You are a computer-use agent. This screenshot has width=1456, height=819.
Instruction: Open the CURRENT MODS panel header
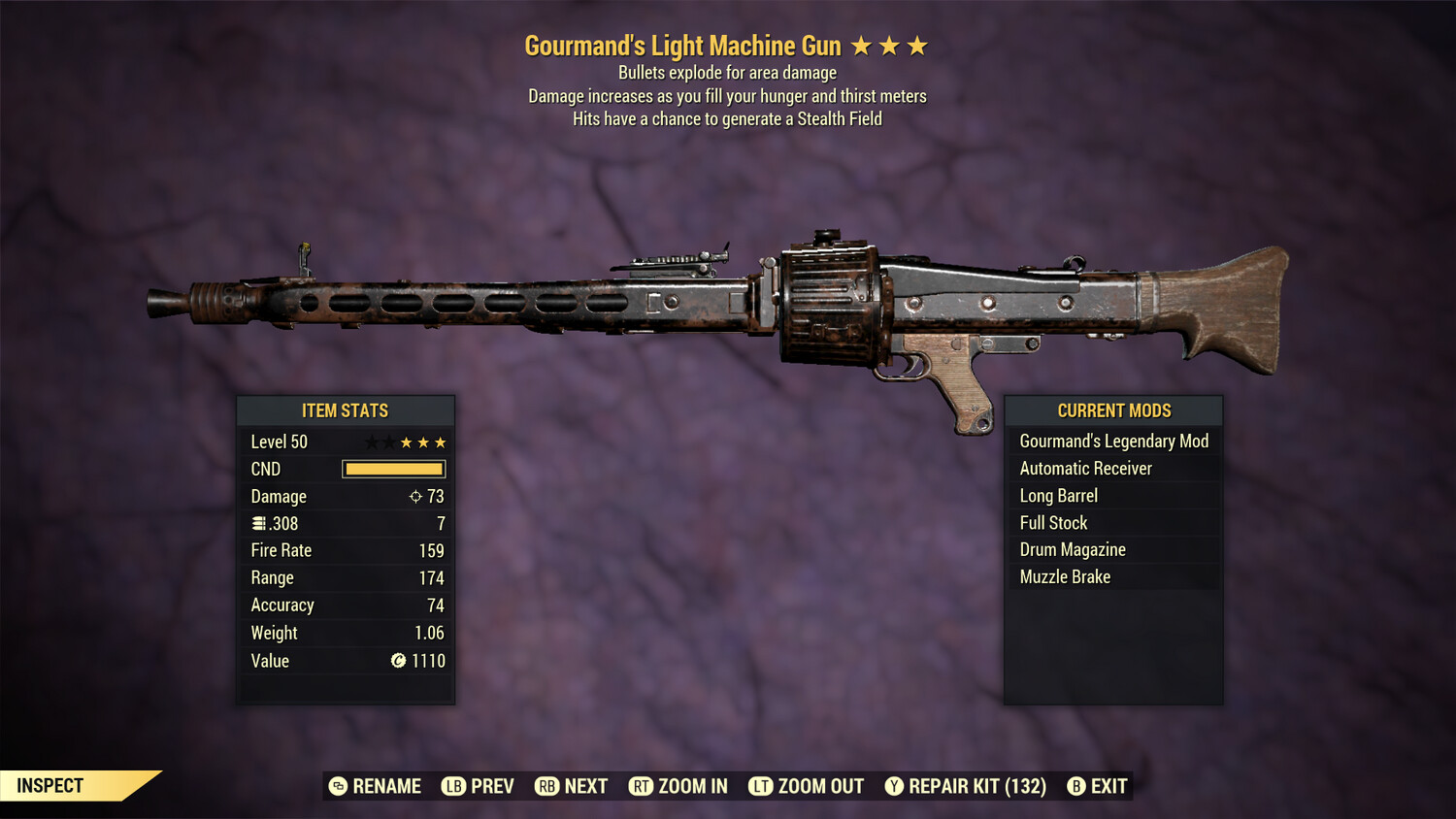coord(1112,410)
